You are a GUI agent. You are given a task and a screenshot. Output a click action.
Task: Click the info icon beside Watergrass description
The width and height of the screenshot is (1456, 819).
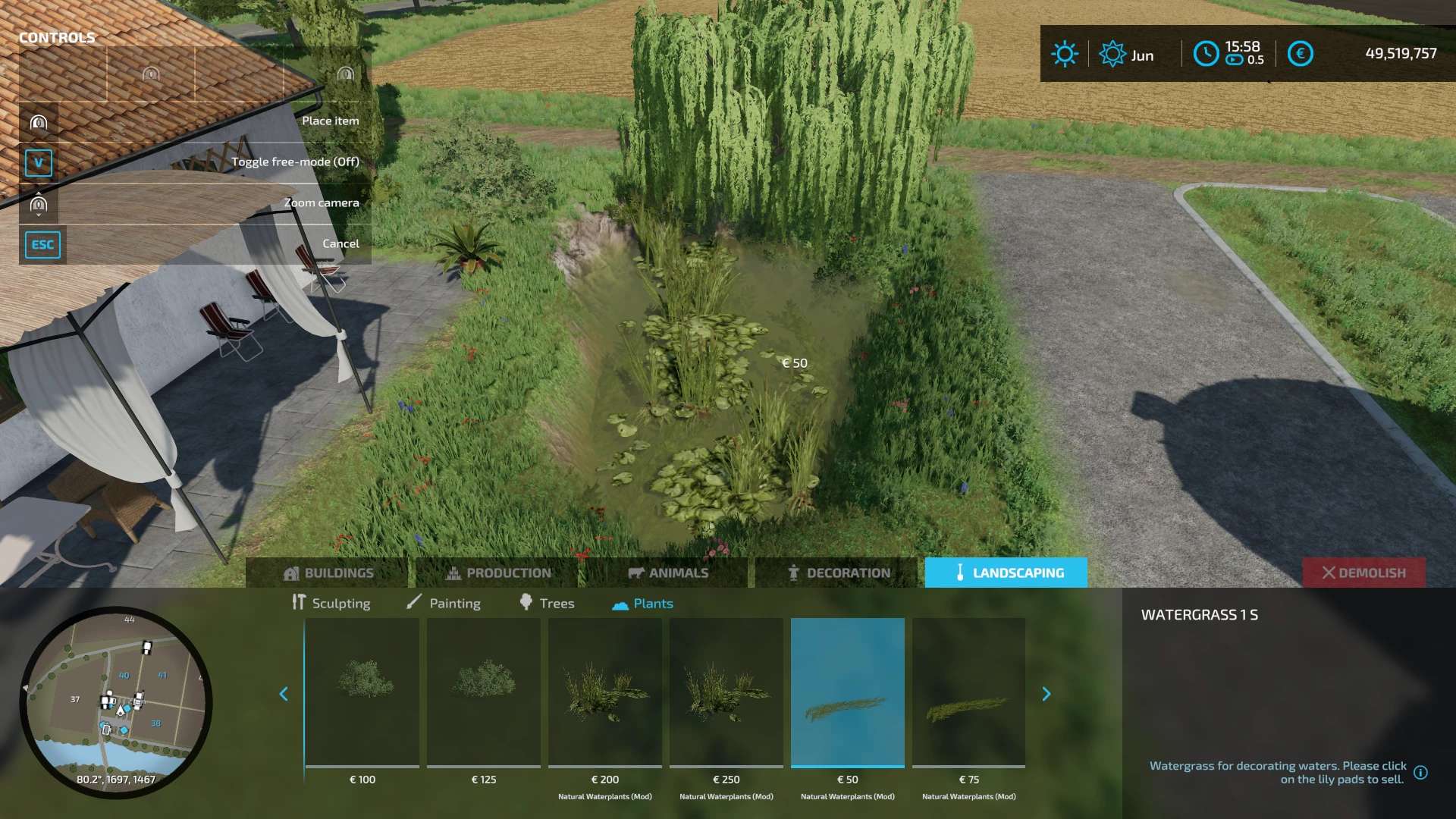pos(1421,773)
